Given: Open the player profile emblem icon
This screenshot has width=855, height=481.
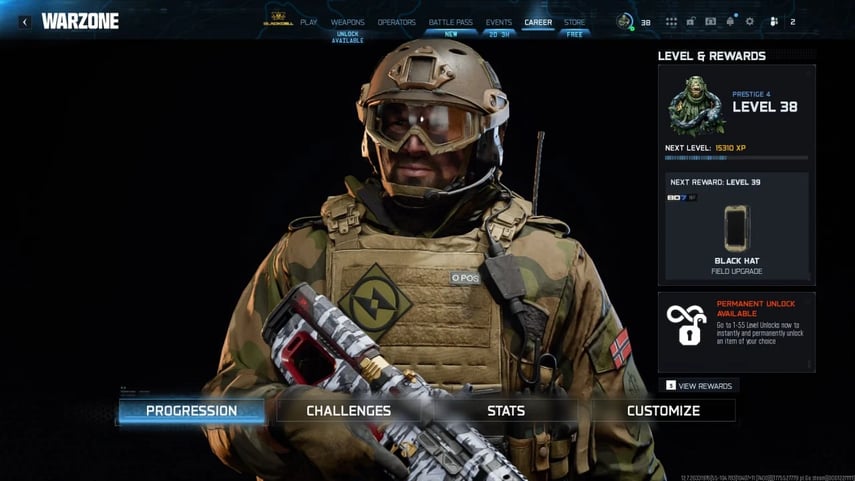Looking at the screenshot, I should pyautogui.click(x=625, y=21).
